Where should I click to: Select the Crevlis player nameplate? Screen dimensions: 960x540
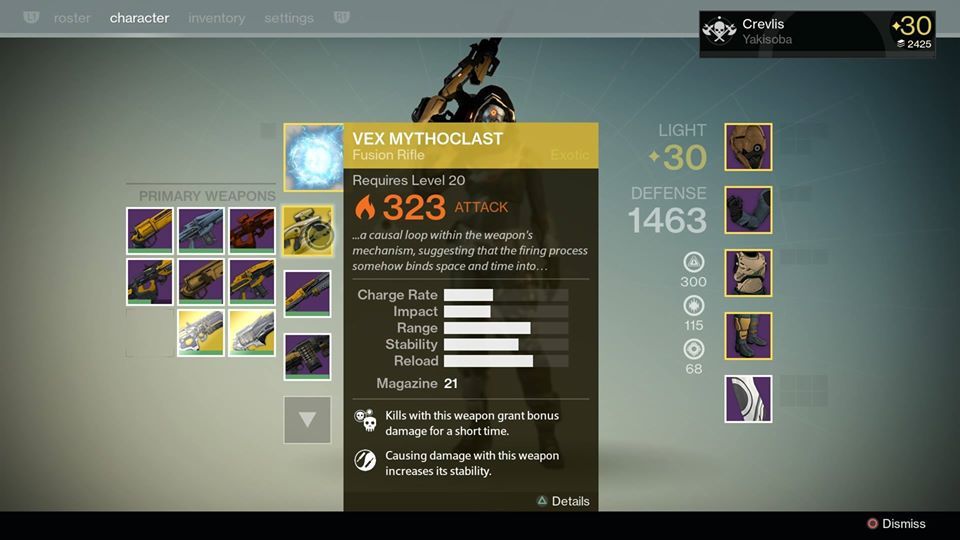816,34
